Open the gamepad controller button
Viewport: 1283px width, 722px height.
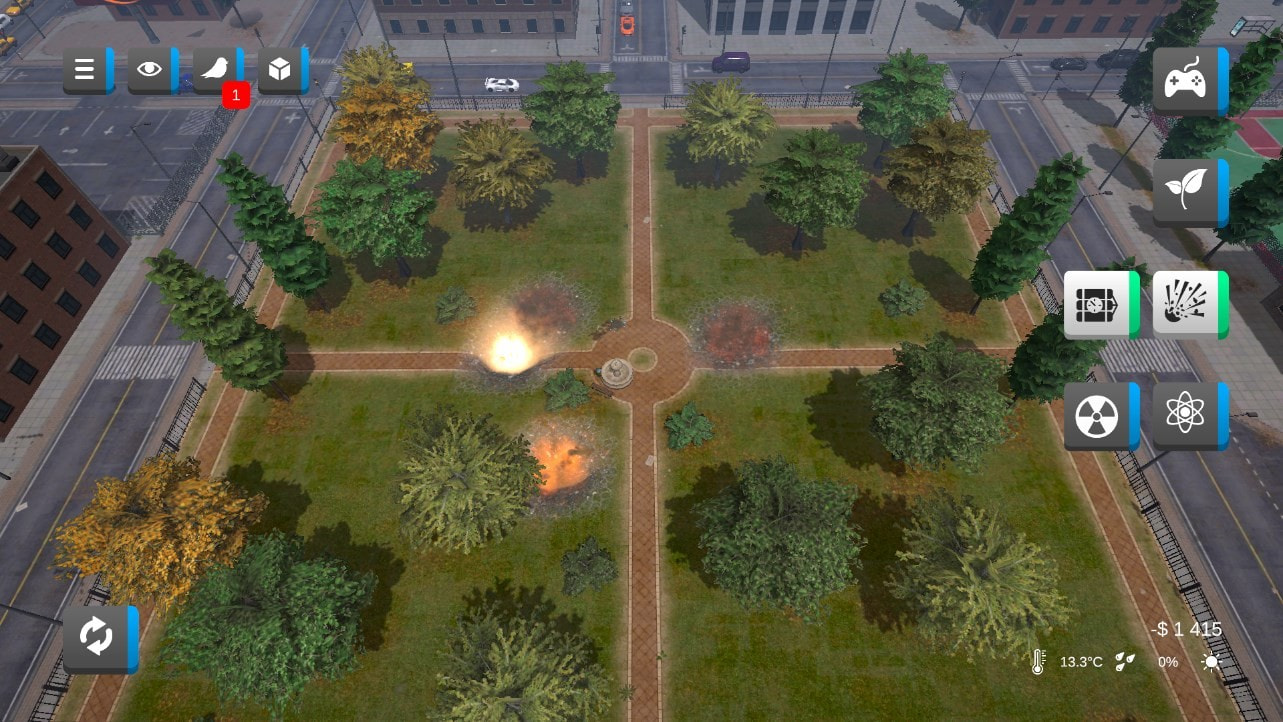(x=1188, y=81)
